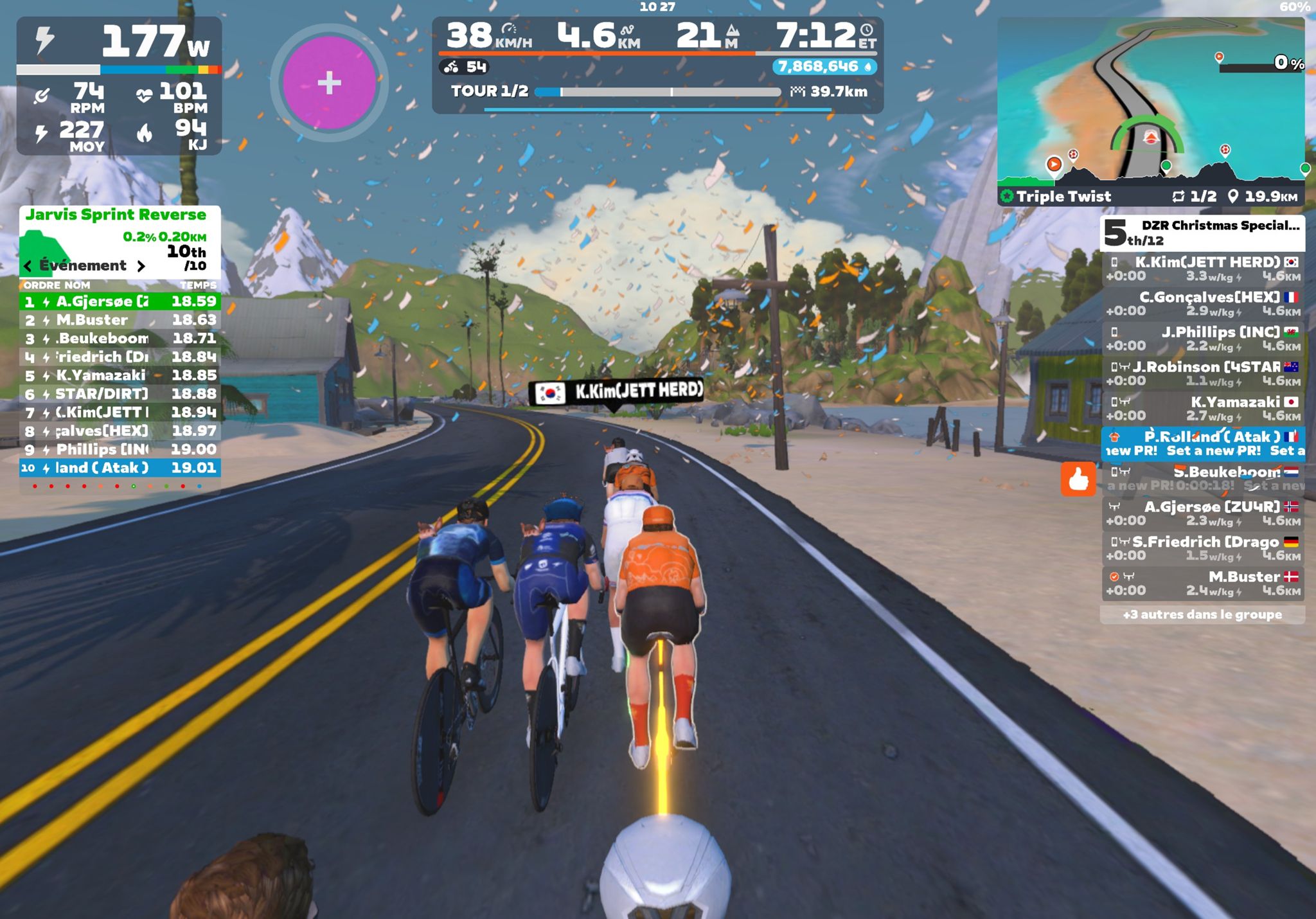The height and width of the screenshot is (919, 1316).
Task: Click the K.Kim (JETT HERD) name tag
Action: (616, 391)
